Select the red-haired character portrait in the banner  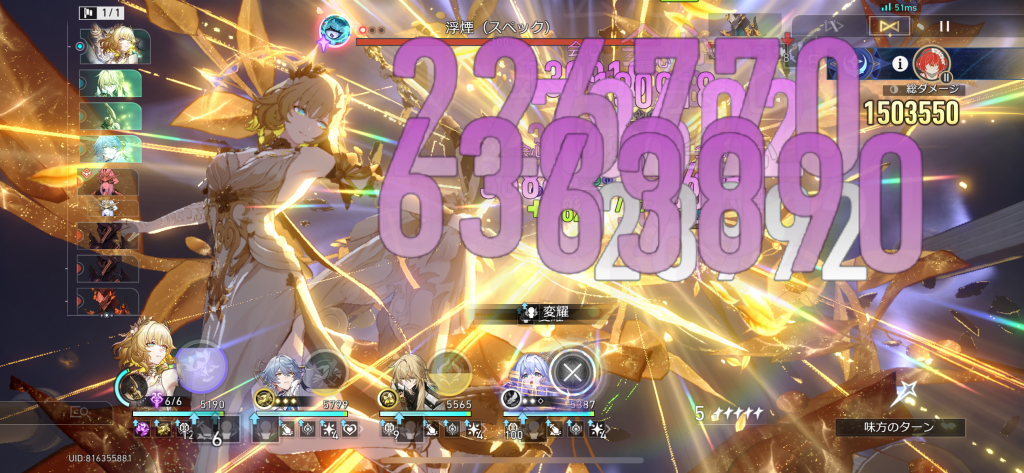[931, 64]
